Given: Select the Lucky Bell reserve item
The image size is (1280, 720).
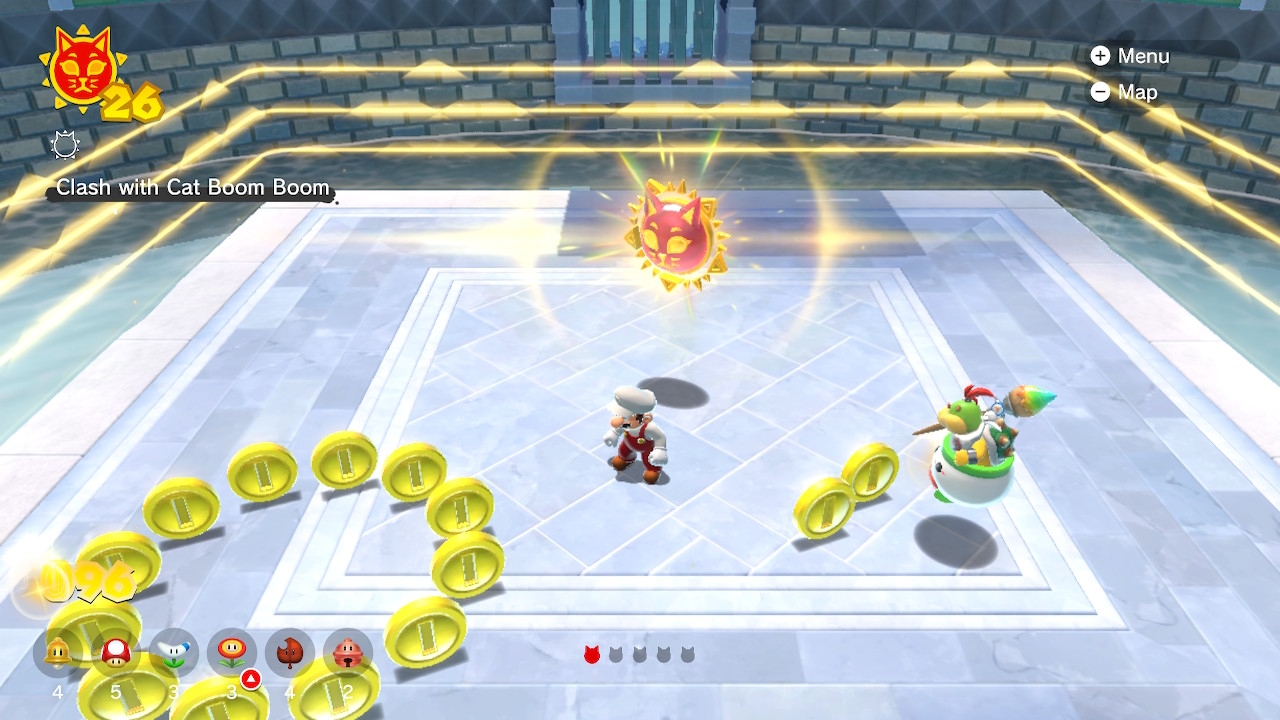Looking at the screenshot, I should click(x=348, y=653).
